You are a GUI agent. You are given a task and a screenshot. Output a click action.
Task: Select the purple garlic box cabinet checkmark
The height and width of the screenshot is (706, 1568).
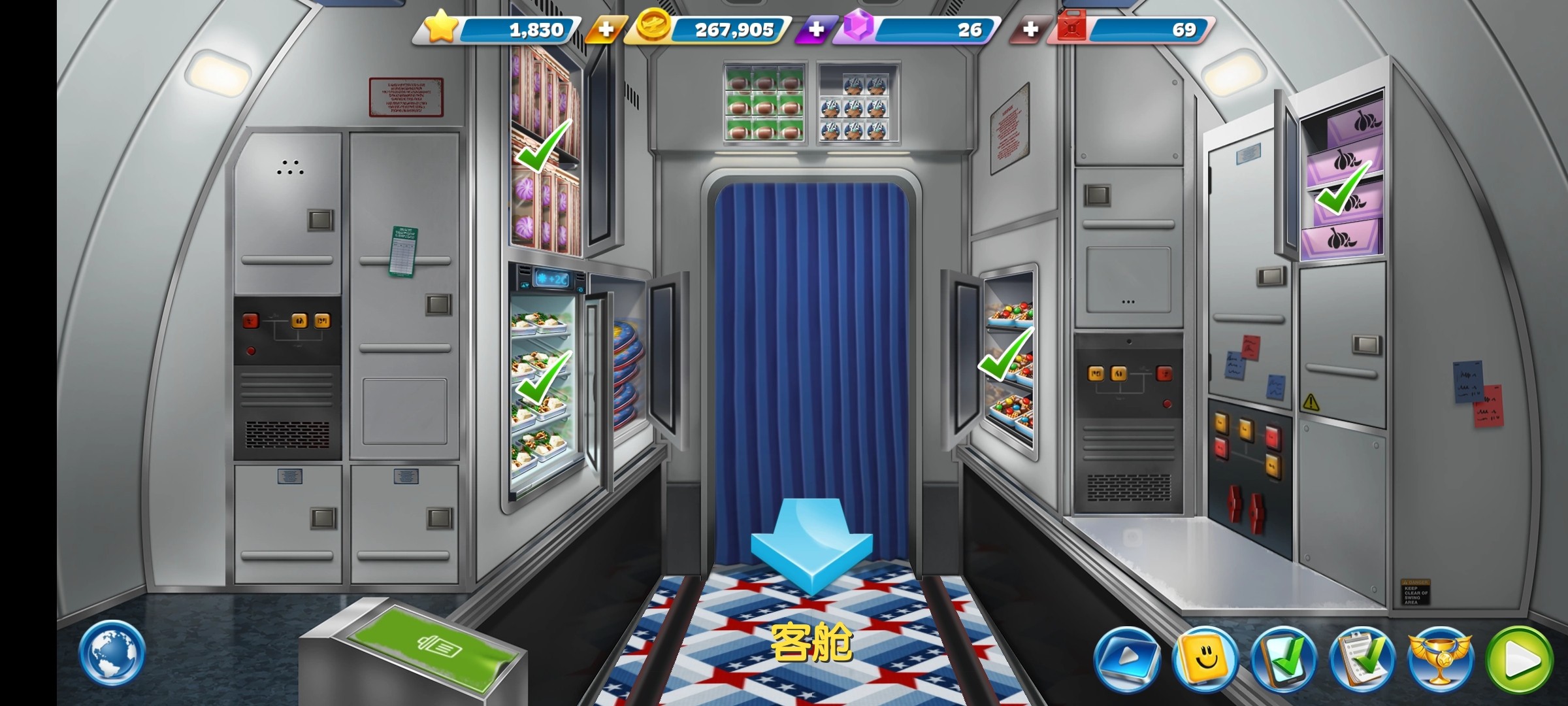pos(1343,188)
